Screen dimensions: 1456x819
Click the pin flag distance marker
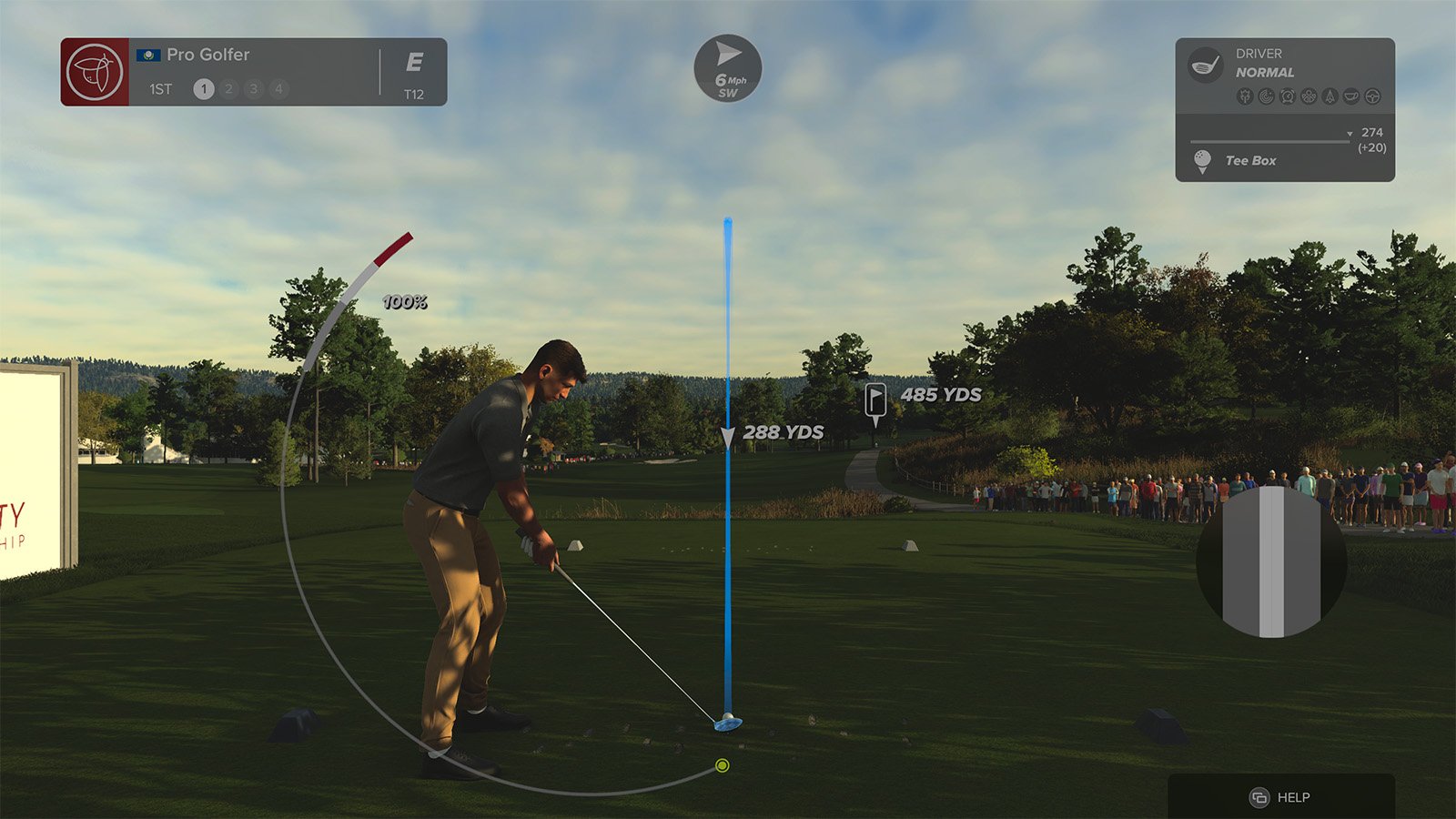click(x=875, y=400)
